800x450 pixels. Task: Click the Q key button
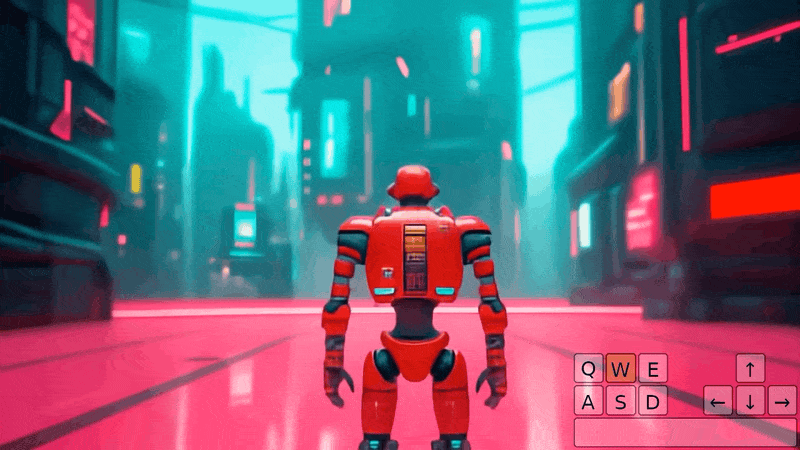(589, 369)
